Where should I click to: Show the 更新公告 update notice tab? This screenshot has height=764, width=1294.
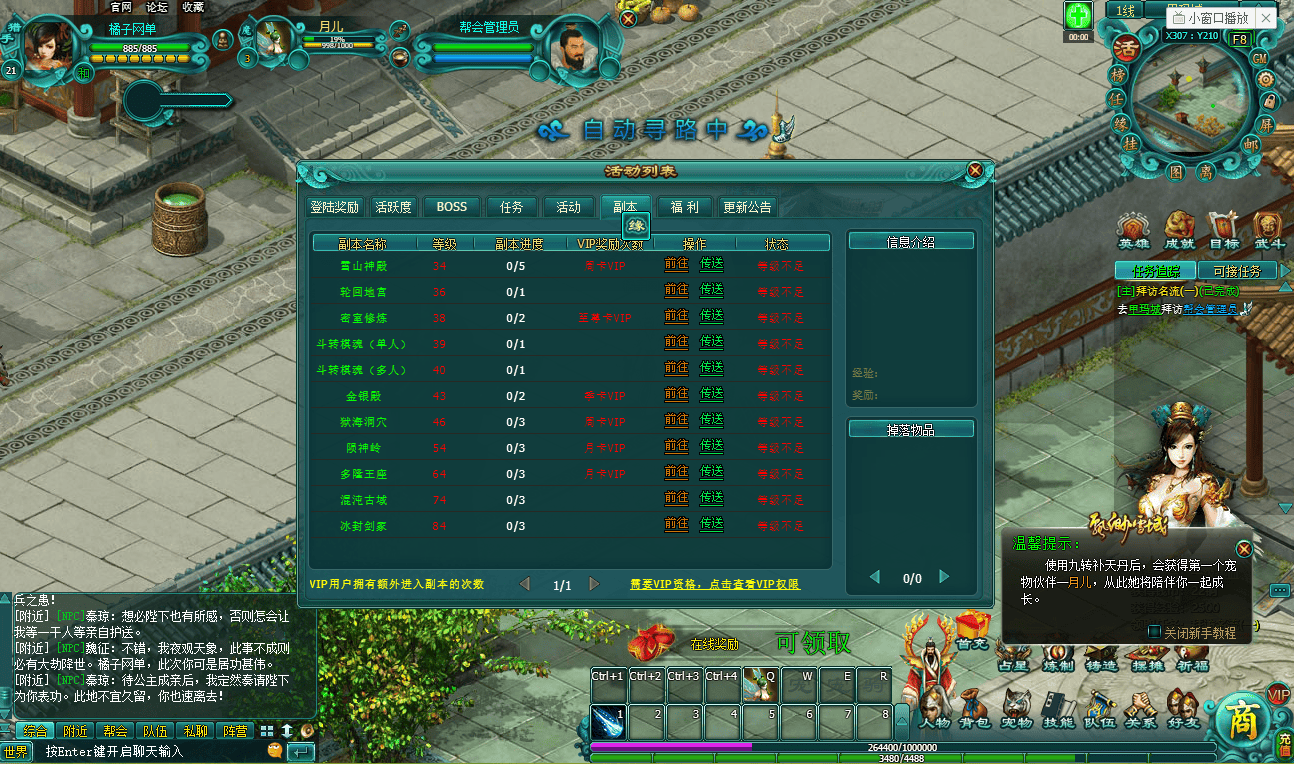point(747,207)
